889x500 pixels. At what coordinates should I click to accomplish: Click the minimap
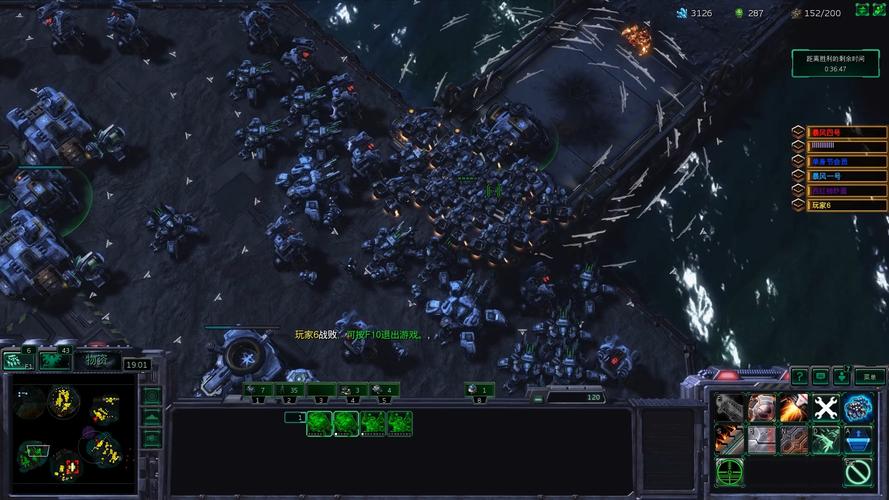(x=70, y=438)
